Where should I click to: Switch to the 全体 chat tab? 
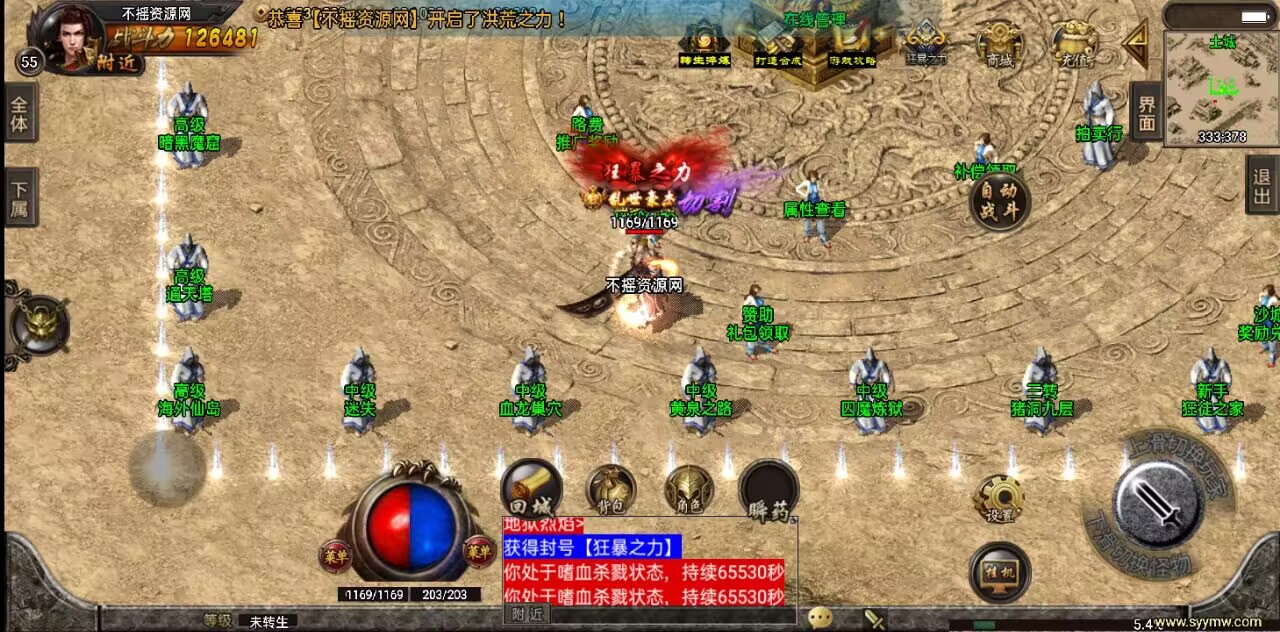pyautogui.click(x=19, y=113)
